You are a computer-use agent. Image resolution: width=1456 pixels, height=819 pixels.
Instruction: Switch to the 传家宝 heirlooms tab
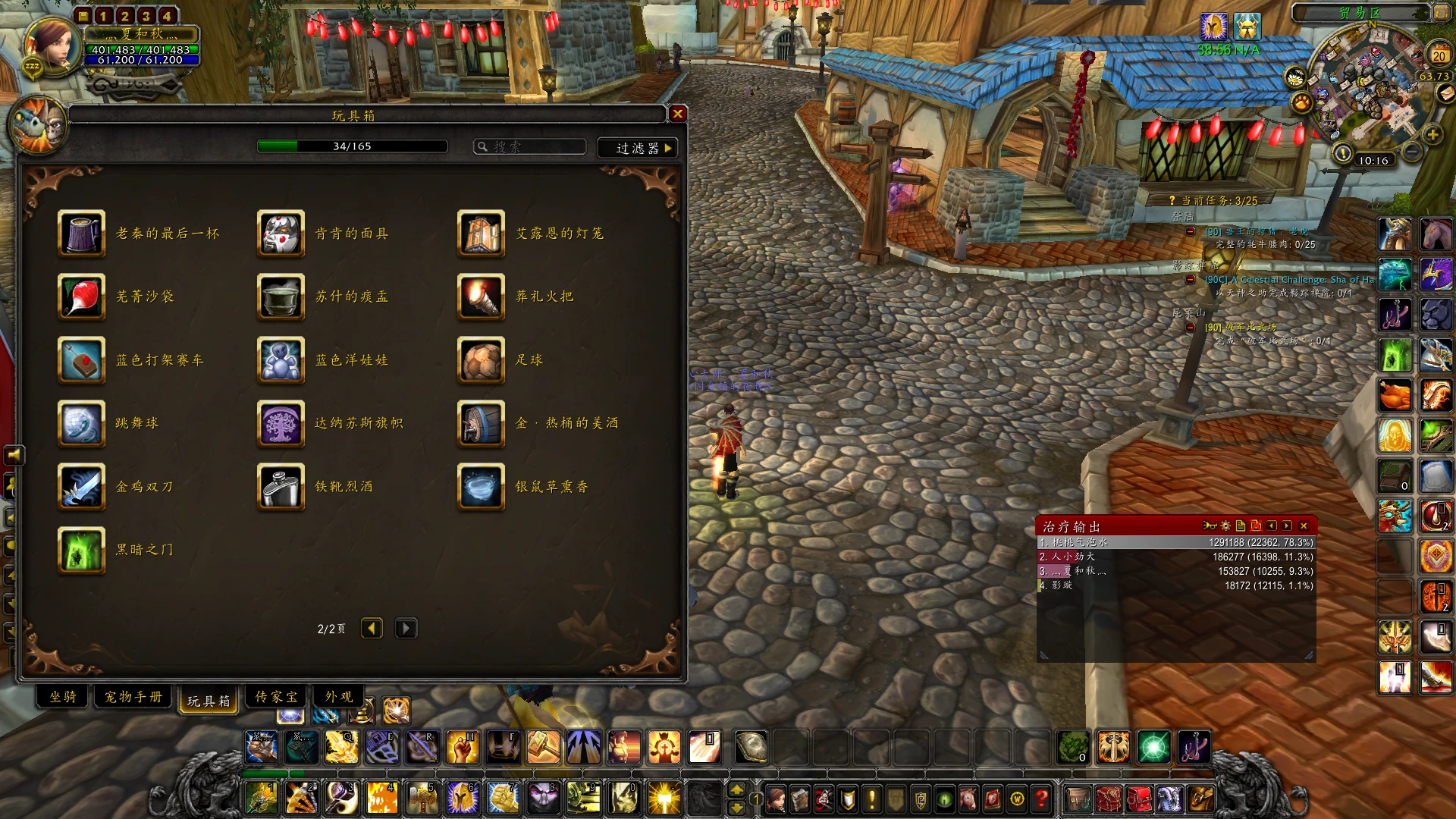click(x=276, y=697)
